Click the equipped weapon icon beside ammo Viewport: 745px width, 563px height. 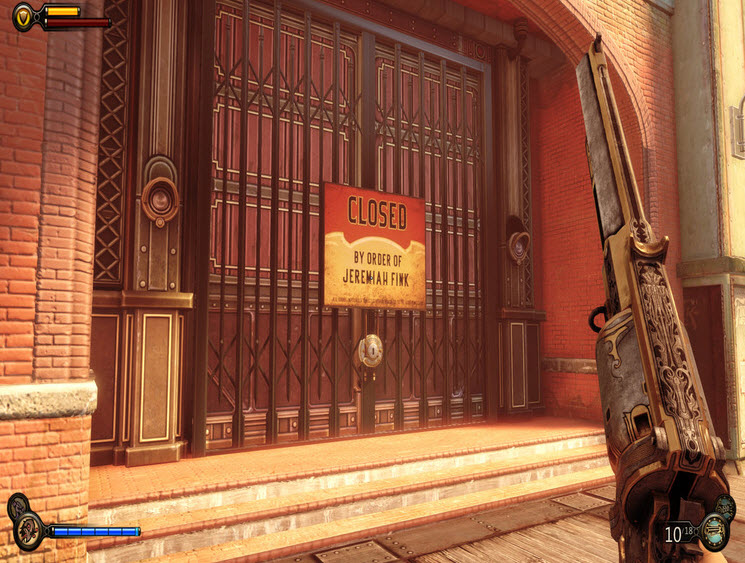click(x=714, y=532)
